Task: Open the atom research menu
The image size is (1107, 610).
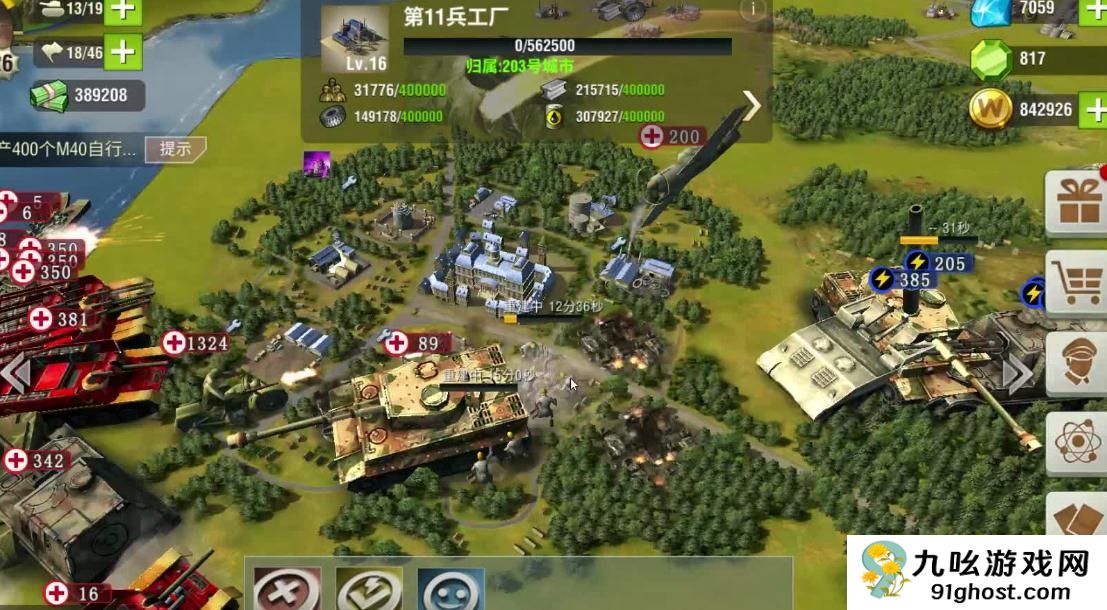Action: click(x=1079, y=443)
